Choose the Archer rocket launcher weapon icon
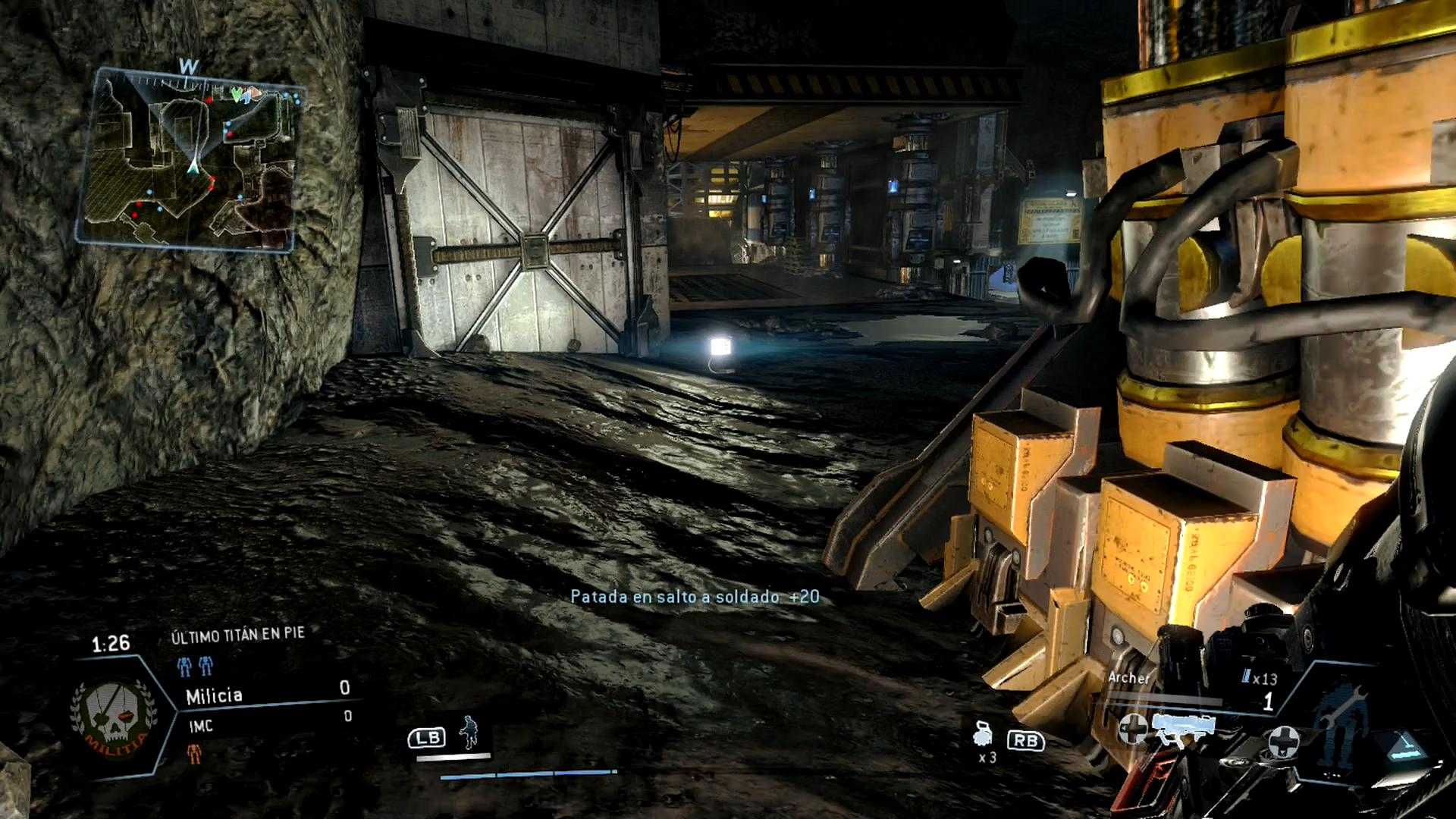Image resolution: width=1456 pixels, height=819 pixels. click(1182, 726)
